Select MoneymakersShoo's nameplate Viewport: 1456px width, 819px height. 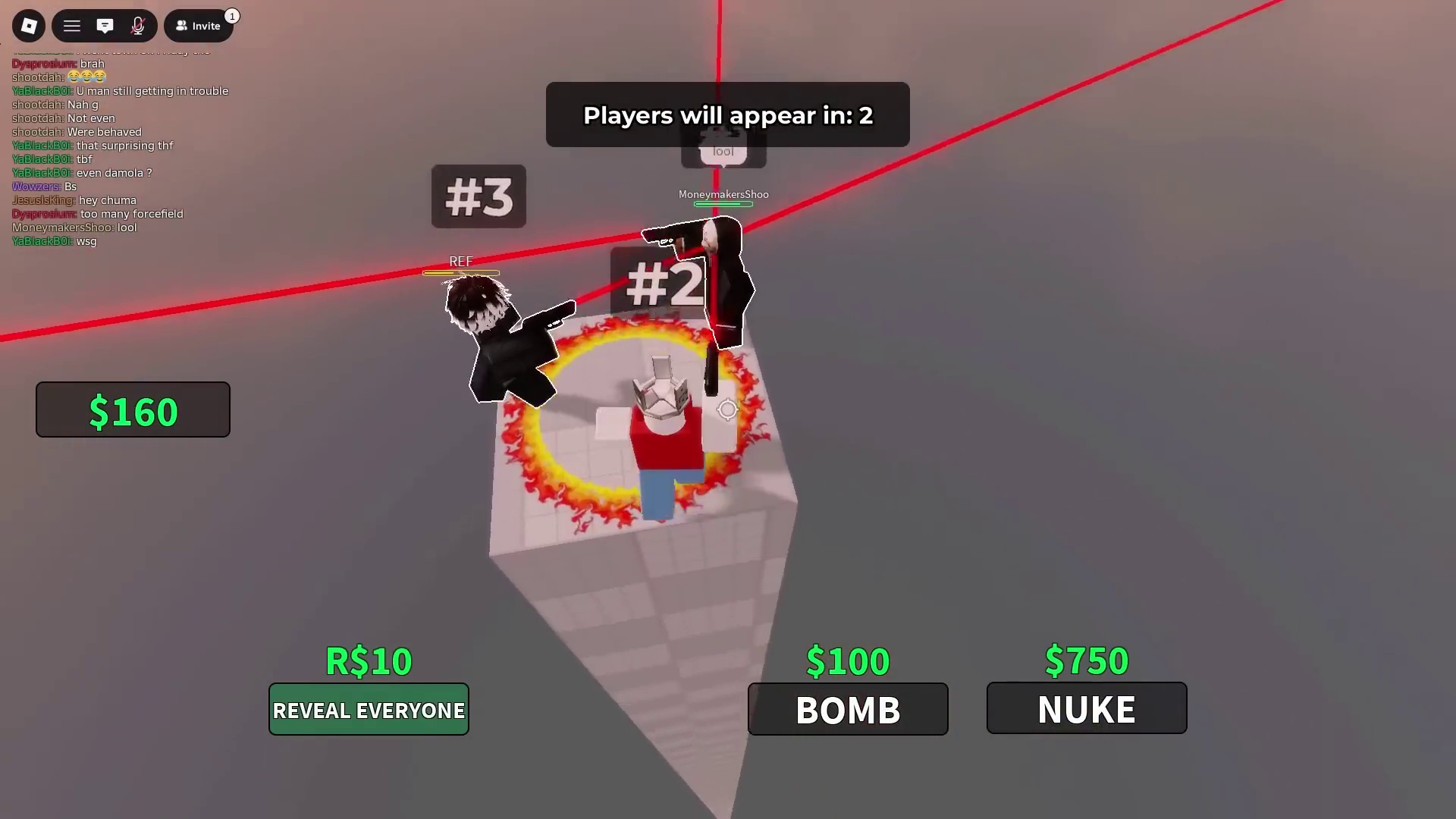pyautogui.click(x=723, y=194)
